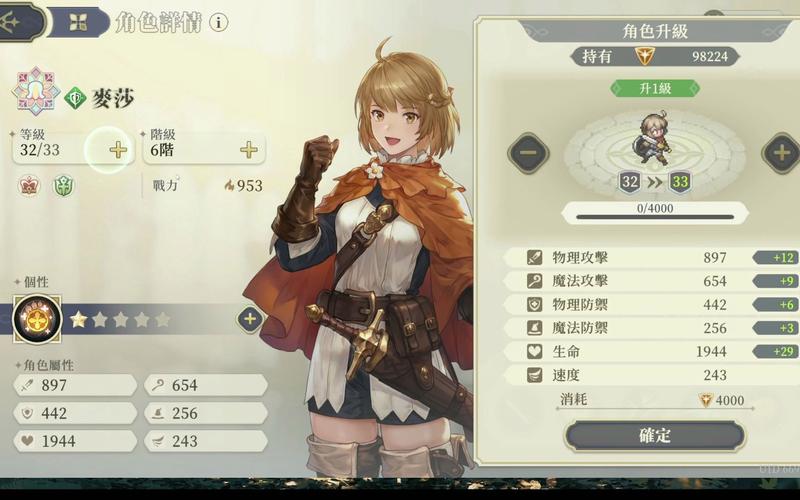Open the four-square menu button
Screen dimensions: 800x500
click(76, 22)
